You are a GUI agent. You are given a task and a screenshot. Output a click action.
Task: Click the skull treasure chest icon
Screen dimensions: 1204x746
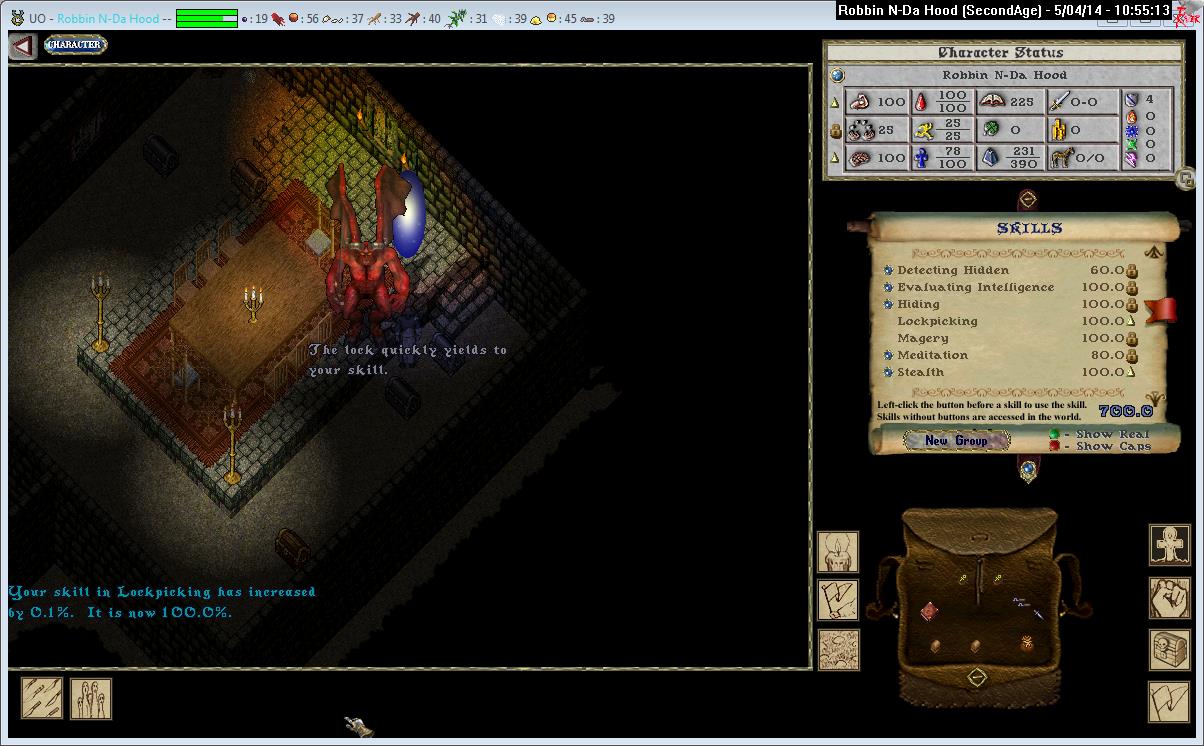[x=1168, y=648]
